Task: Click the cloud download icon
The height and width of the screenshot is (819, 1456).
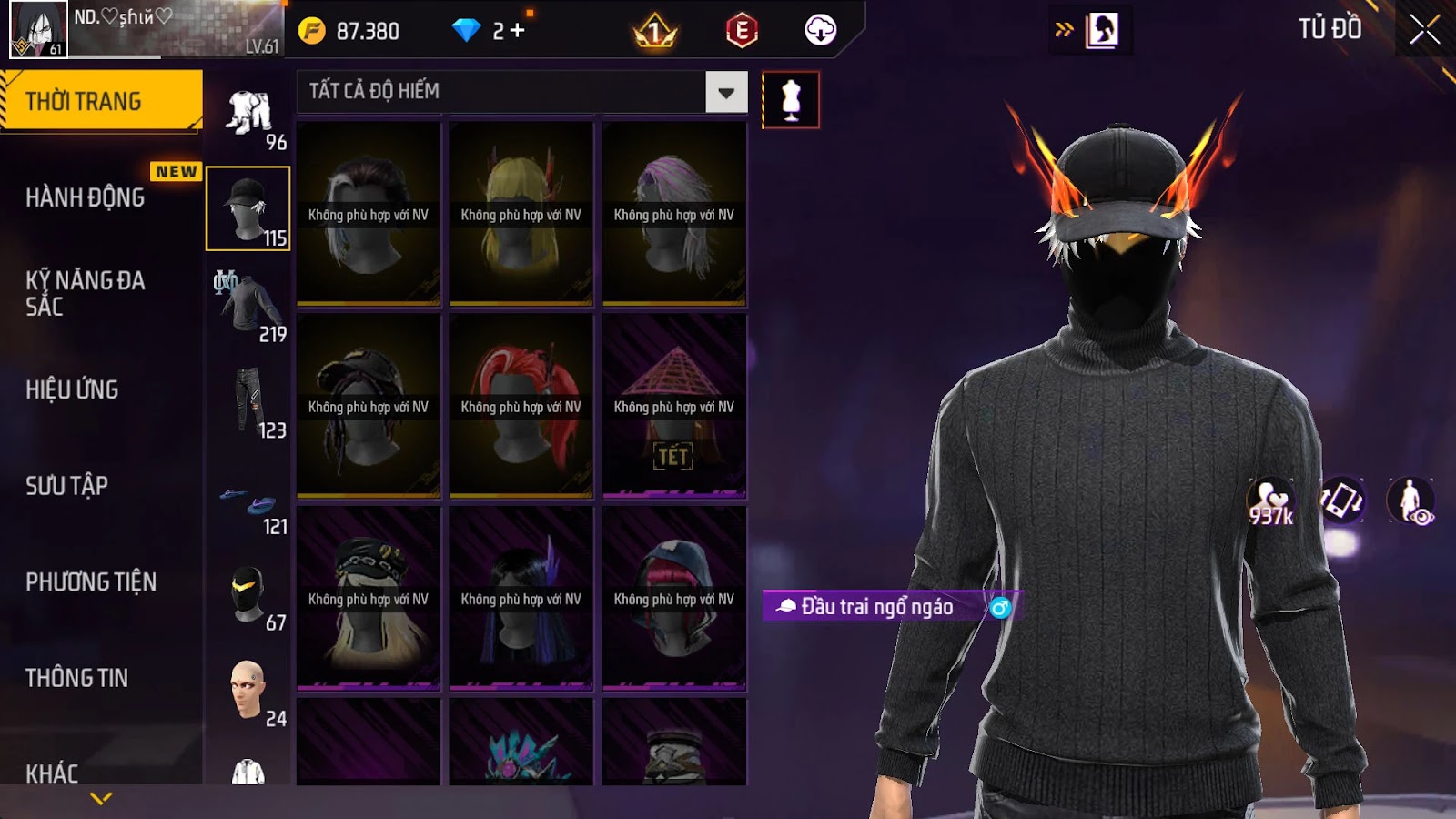Action: [820, 31]
